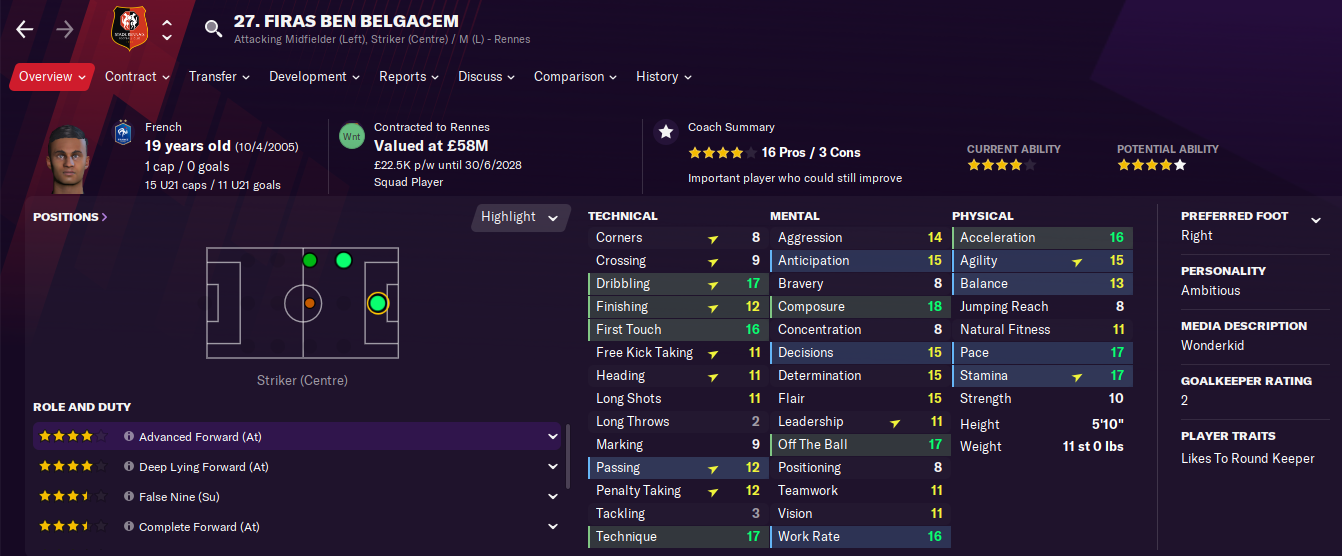Open the Highlight dropdown
The image size is (1342, 556).
pyautogui.click(x=520, y=217)
